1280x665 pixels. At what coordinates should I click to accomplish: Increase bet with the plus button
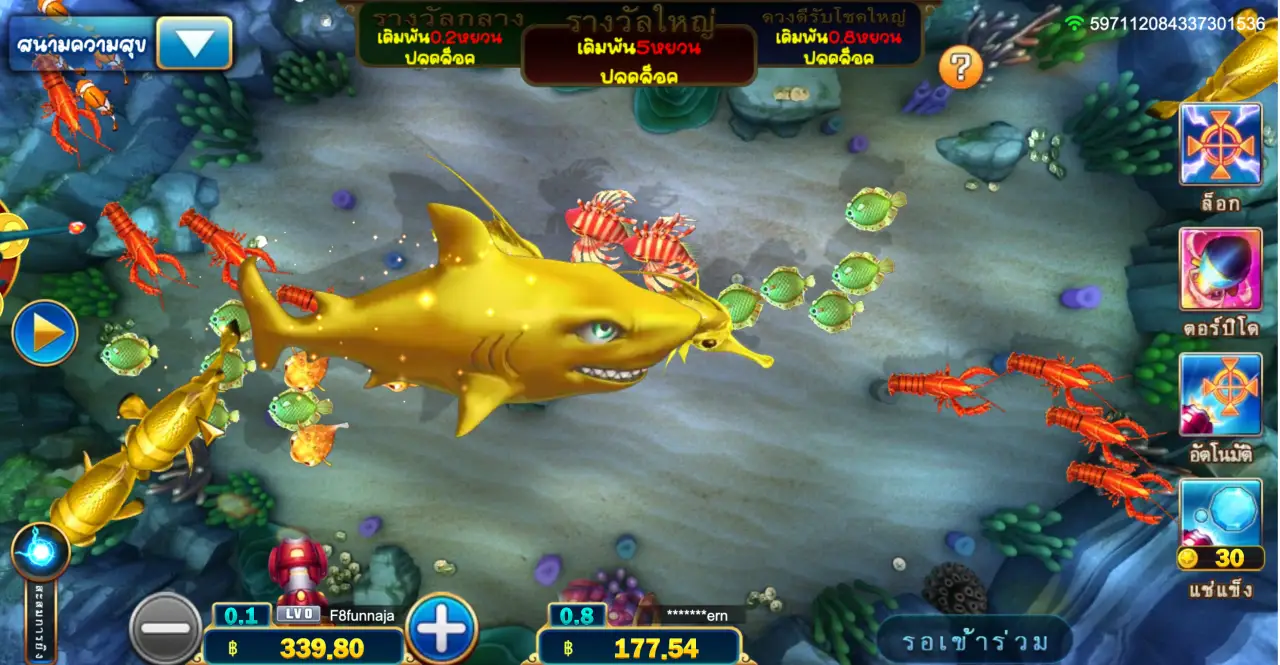click(442, 627)
